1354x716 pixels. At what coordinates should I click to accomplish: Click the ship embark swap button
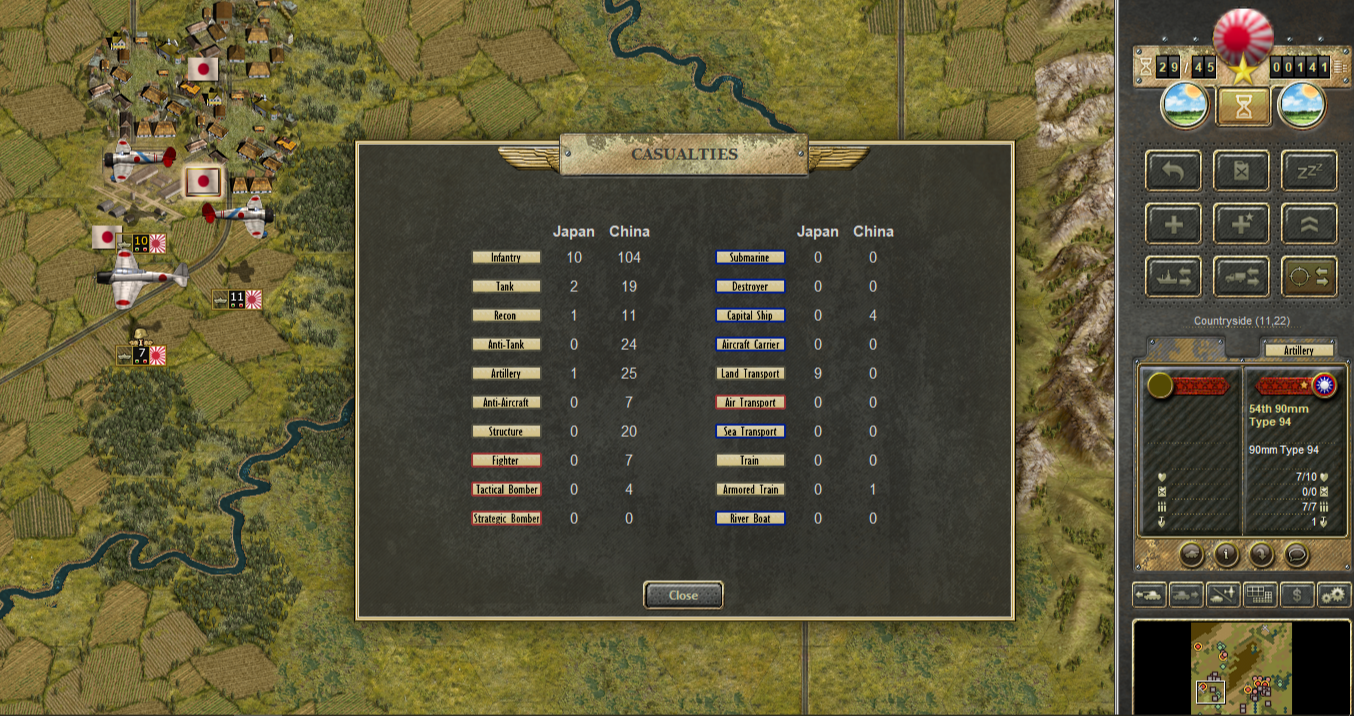coord(1174,277)
